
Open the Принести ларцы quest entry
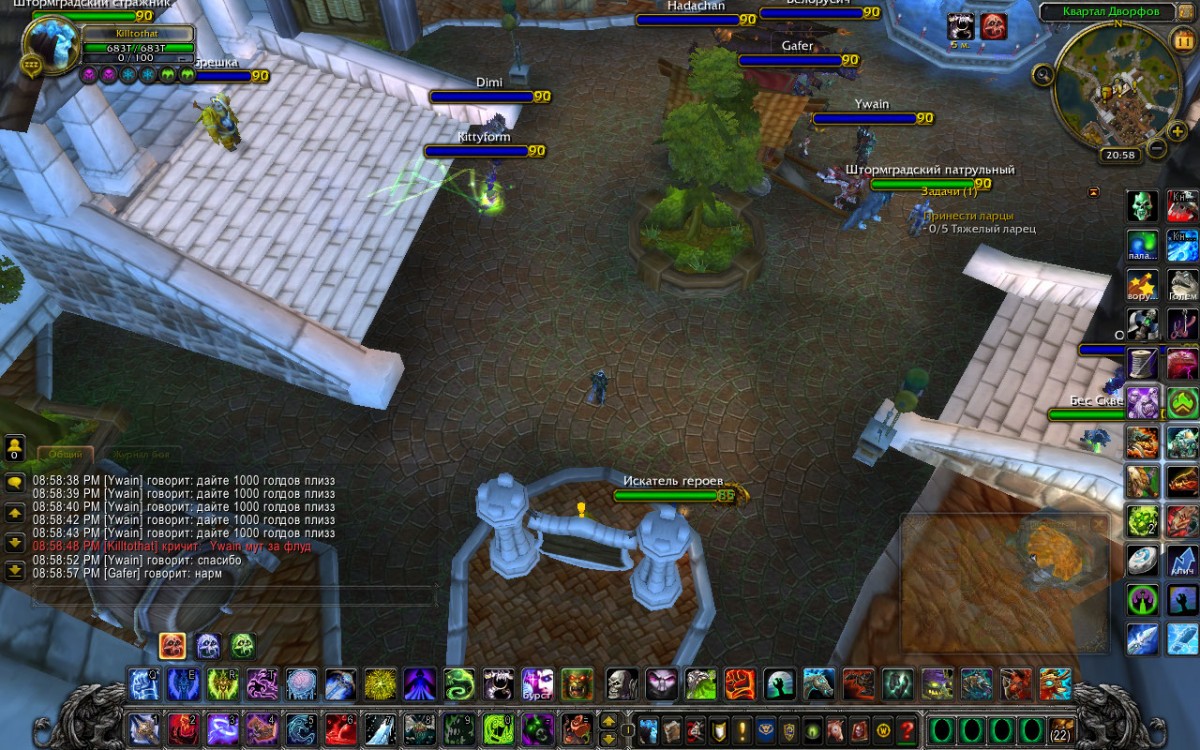coord(969,215)
